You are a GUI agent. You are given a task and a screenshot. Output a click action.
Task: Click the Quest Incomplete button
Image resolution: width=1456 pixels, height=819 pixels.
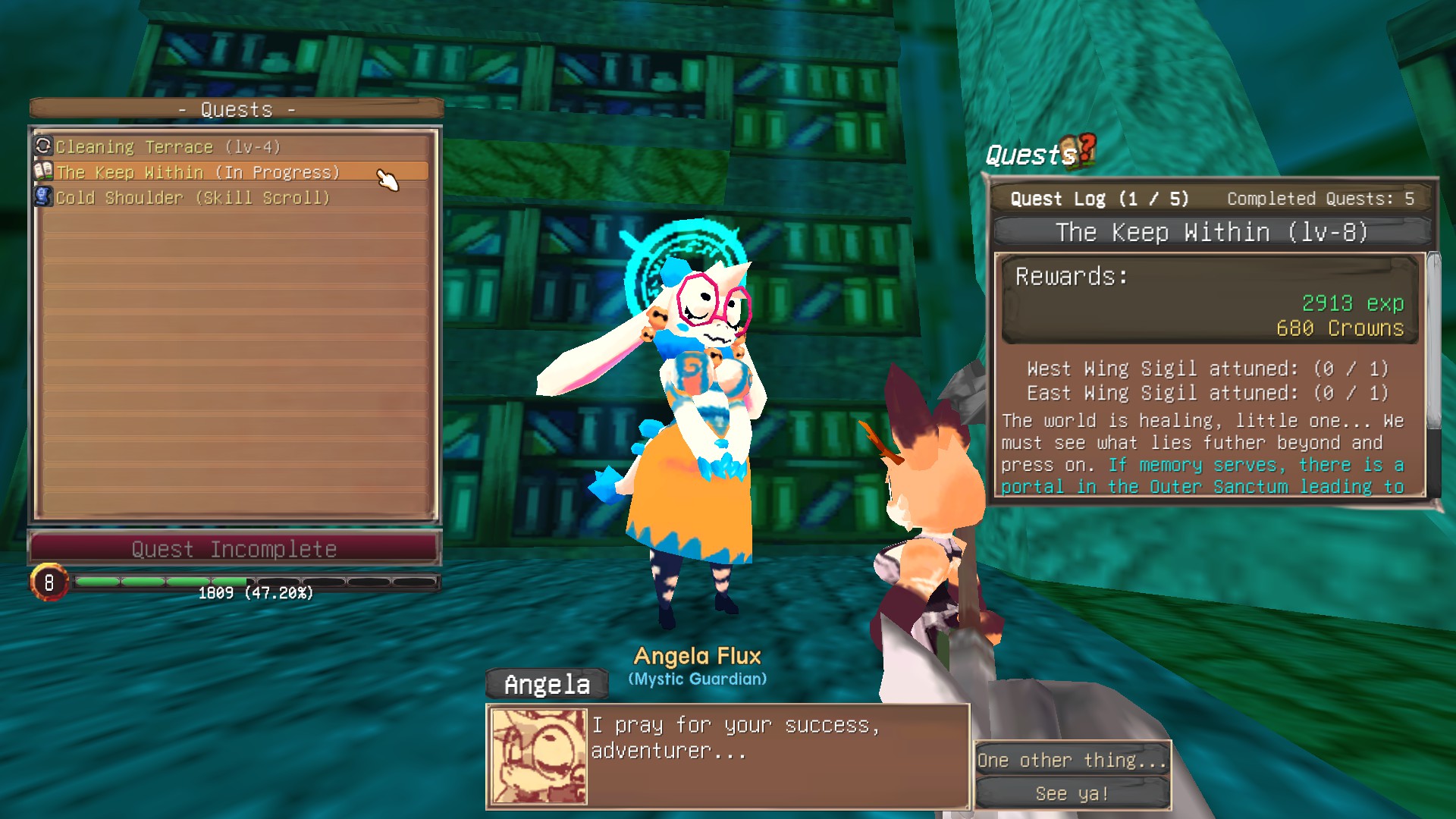(x=234, y=548)
